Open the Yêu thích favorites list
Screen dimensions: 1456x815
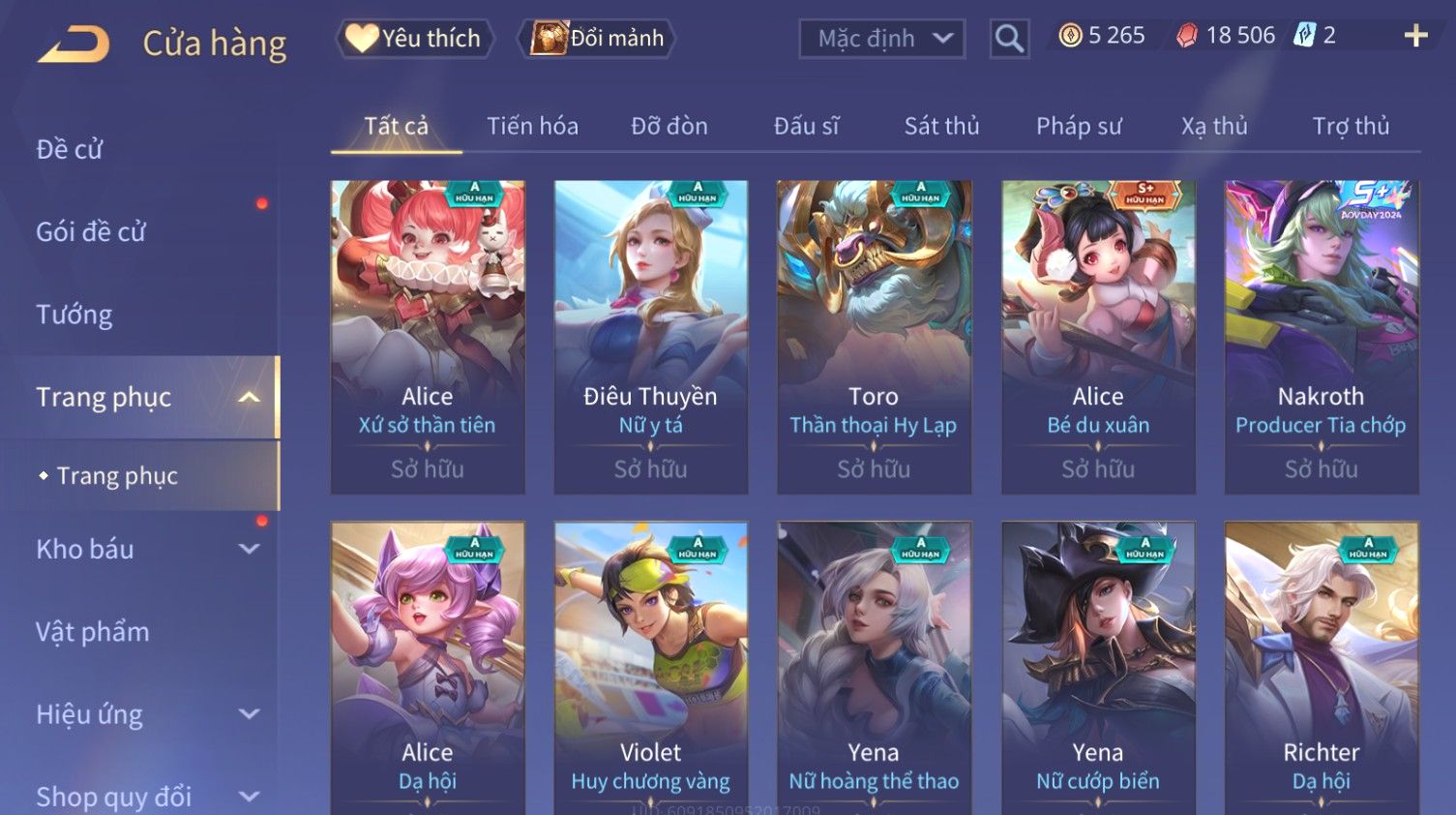415,39
